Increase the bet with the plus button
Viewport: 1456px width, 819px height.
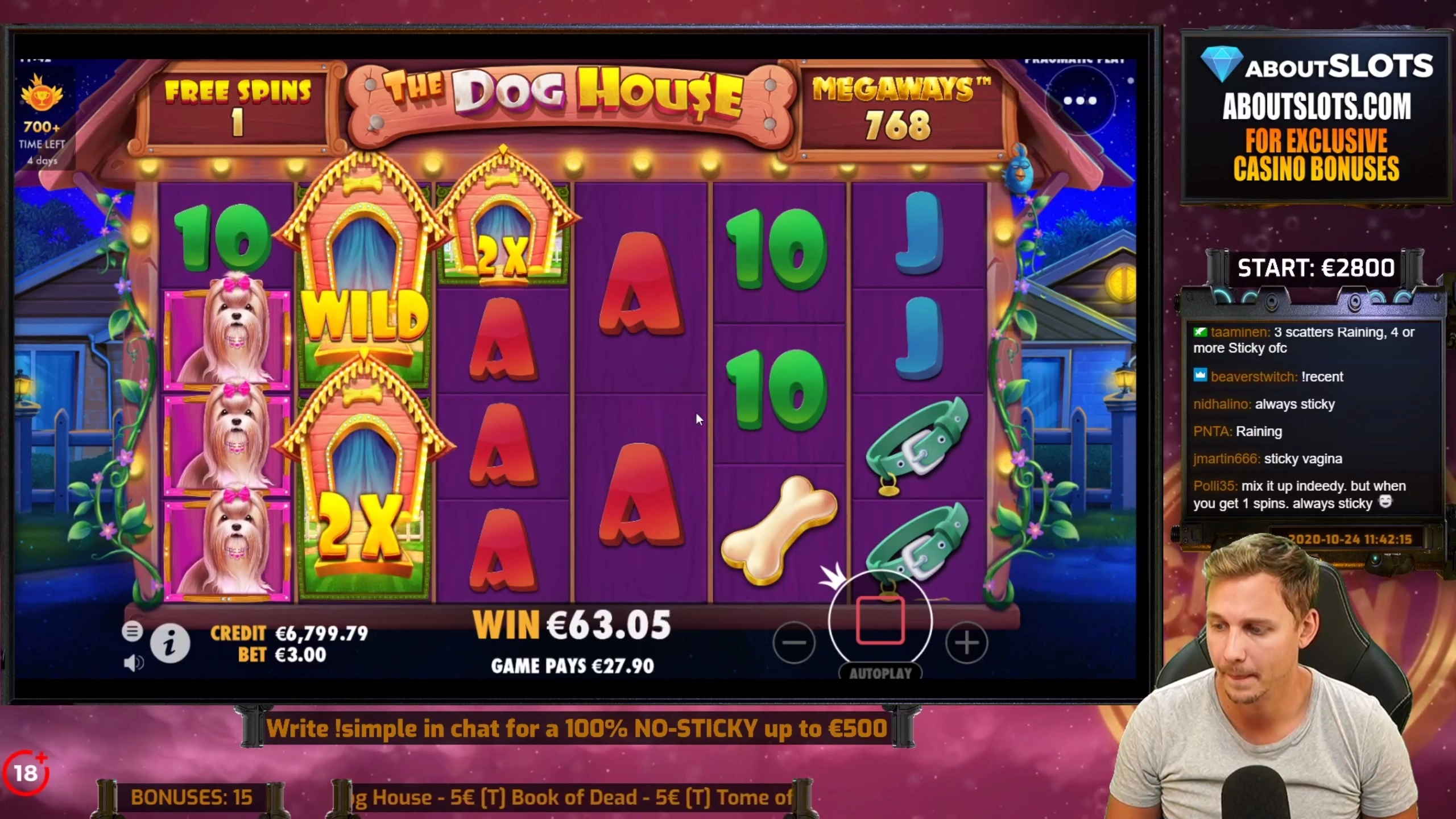point(967,643)
